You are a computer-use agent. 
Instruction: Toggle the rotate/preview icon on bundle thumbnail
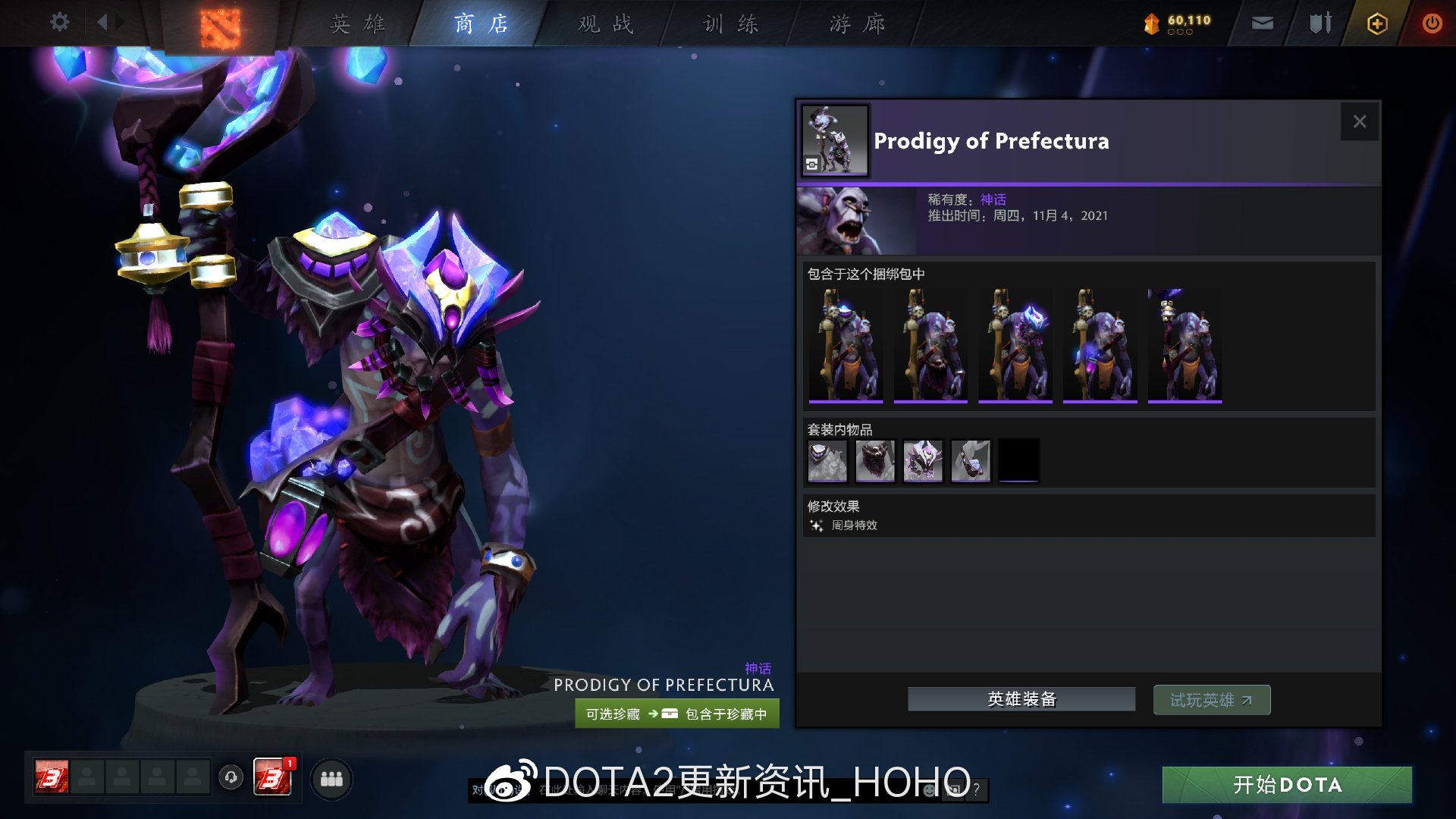pyautogui.click(x=811, y=164)
